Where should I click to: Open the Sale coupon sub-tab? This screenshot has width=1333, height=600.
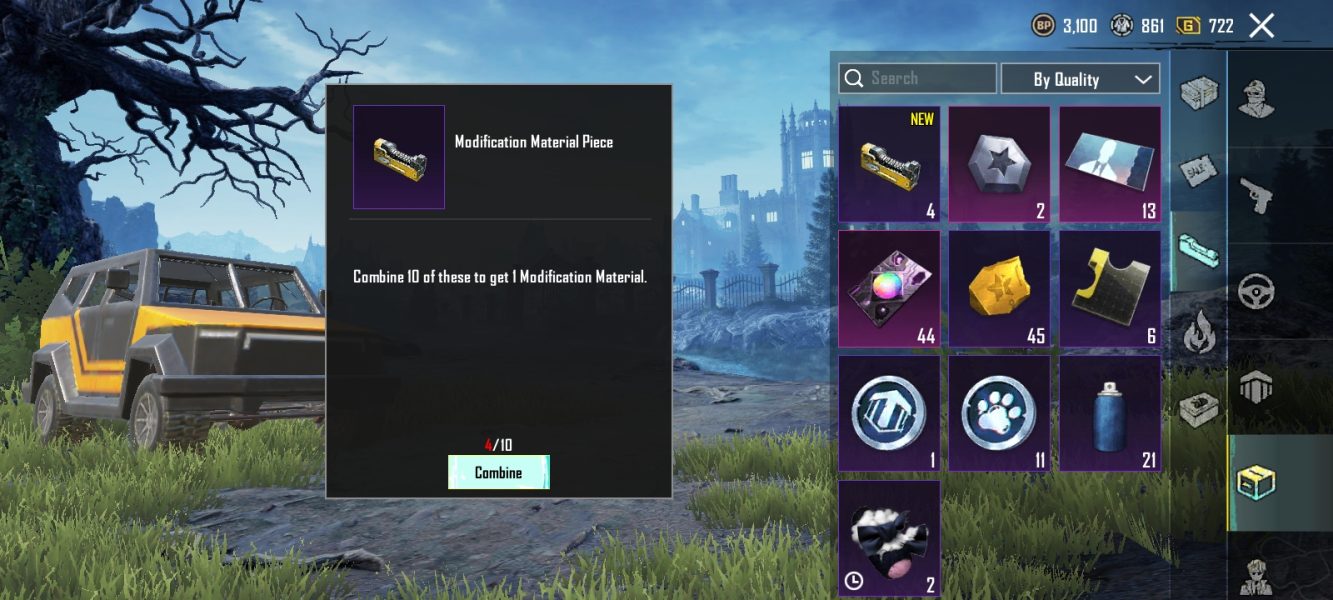[x=1198, y=171]
